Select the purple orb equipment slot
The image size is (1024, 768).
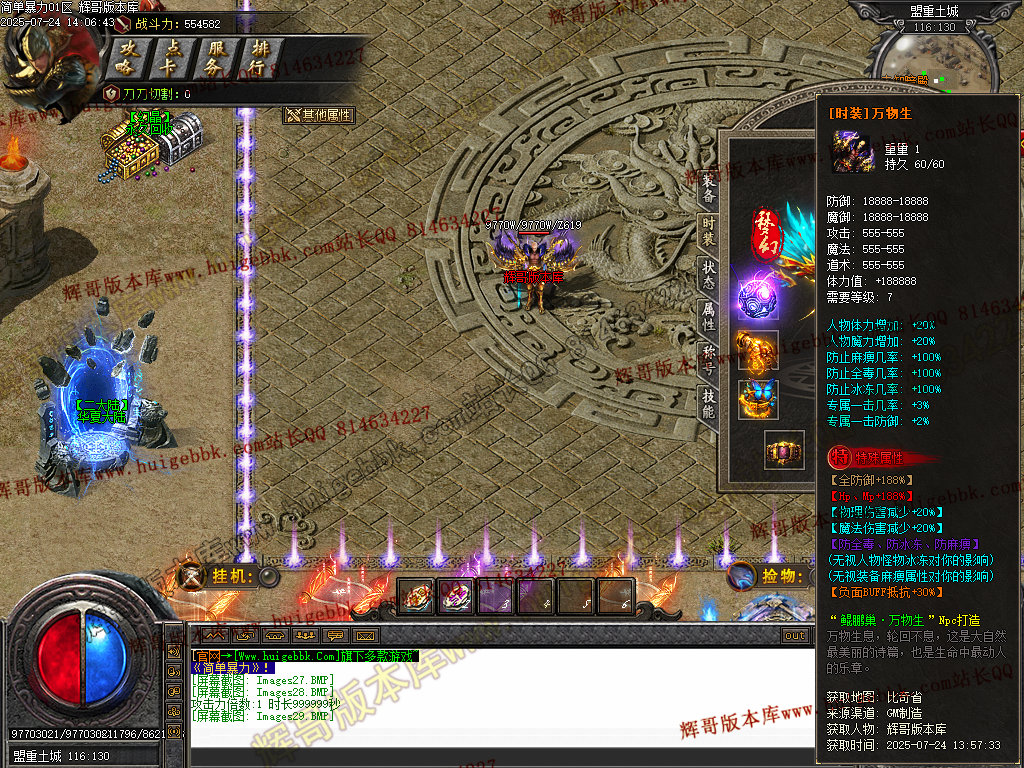[758, 297]
